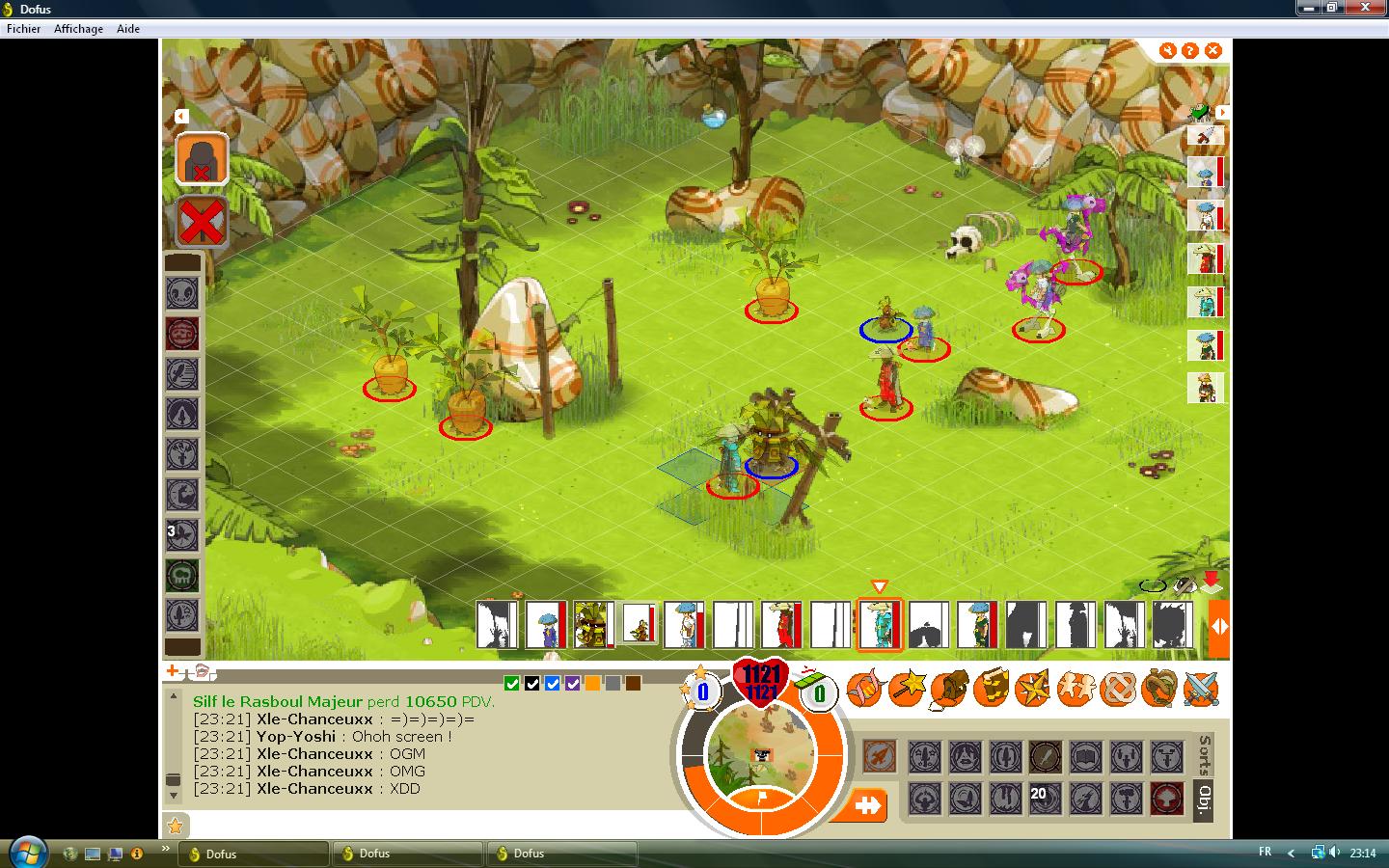Select the highlighted current-turn fighter portrait
The height and width of the screenshot is (868, 1389).
879,623
